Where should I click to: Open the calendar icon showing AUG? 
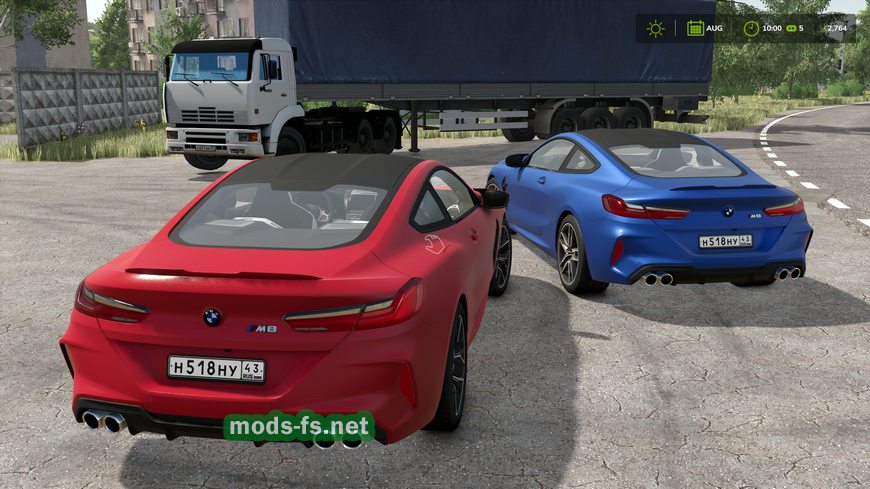point(695,28)
